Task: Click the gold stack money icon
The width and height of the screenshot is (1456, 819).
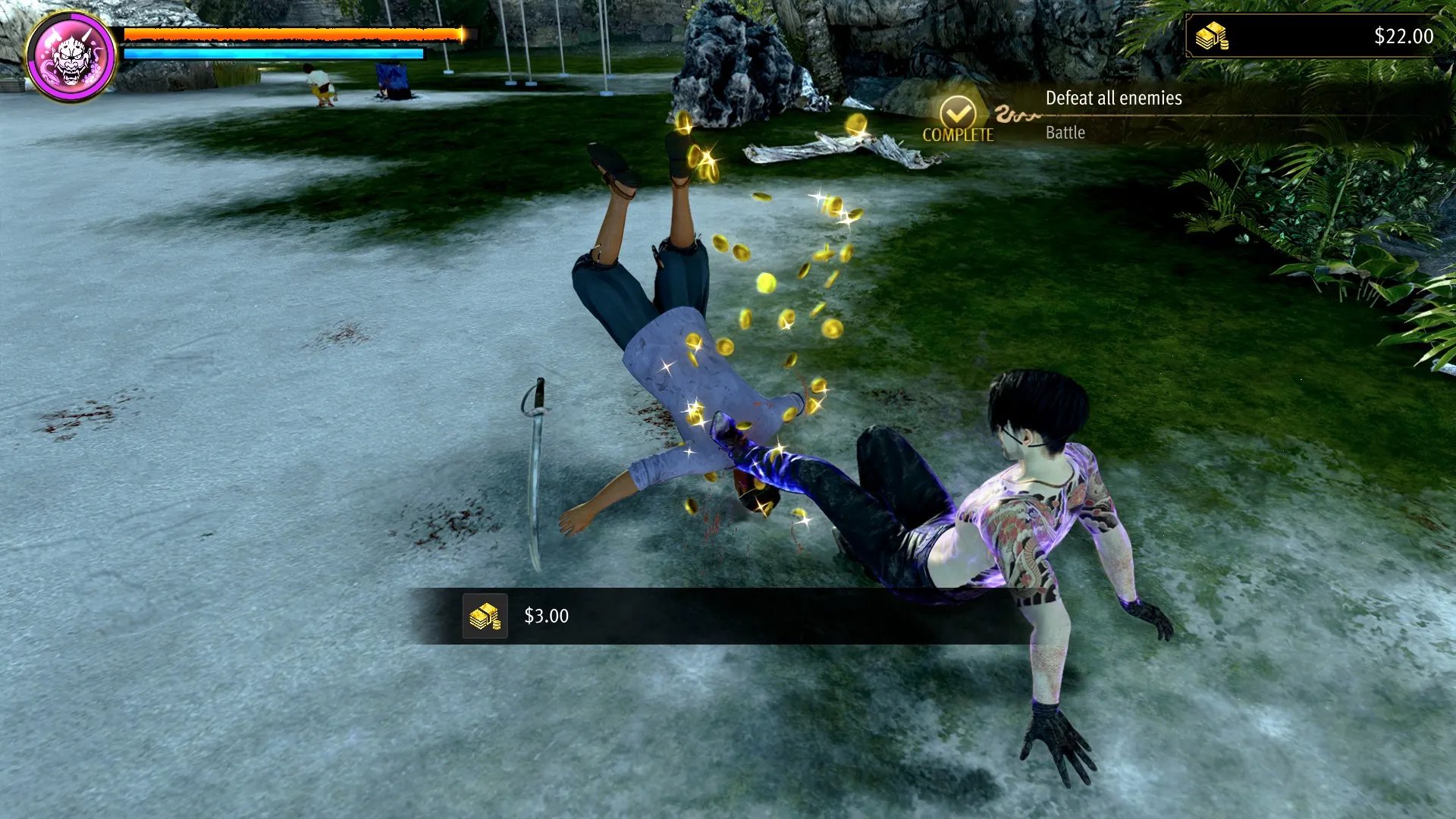Action: coord(1211,36)
